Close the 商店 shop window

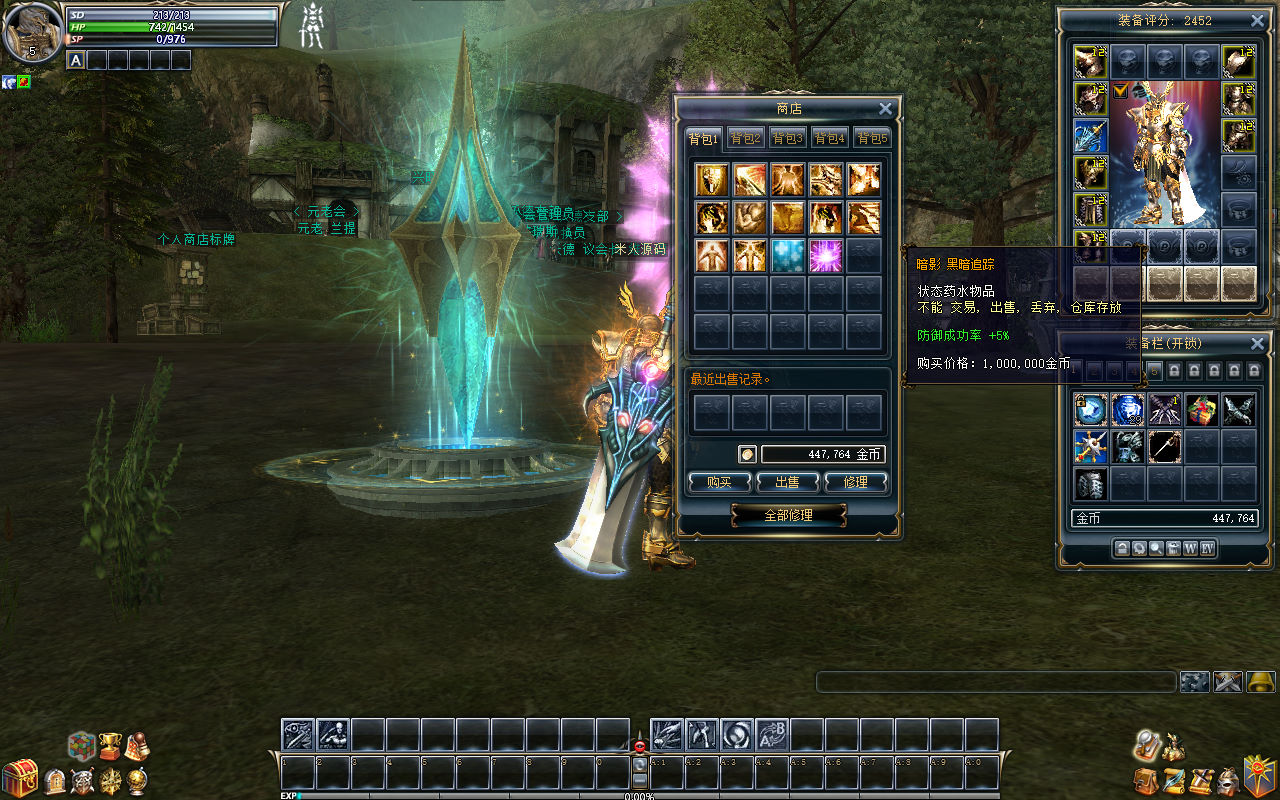click(x=885, y=109)
